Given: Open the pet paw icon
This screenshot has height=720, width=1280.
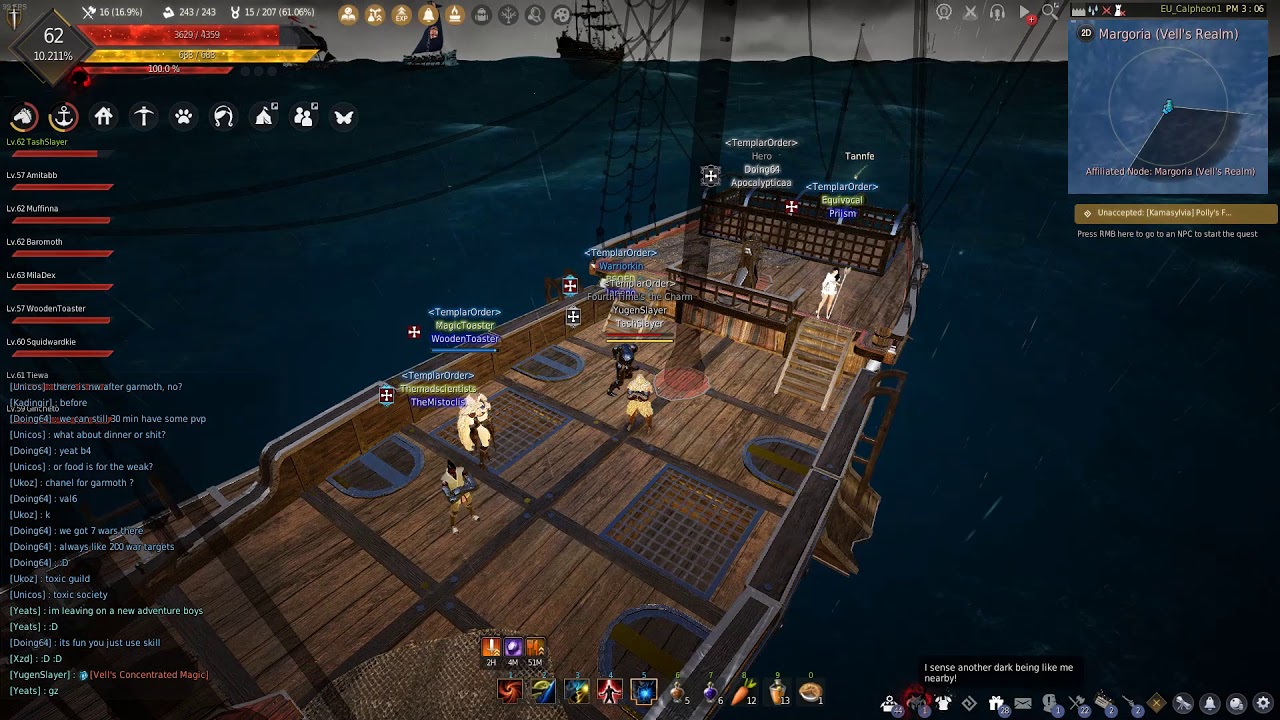Looking at the screenshot, I should [183, 117].
